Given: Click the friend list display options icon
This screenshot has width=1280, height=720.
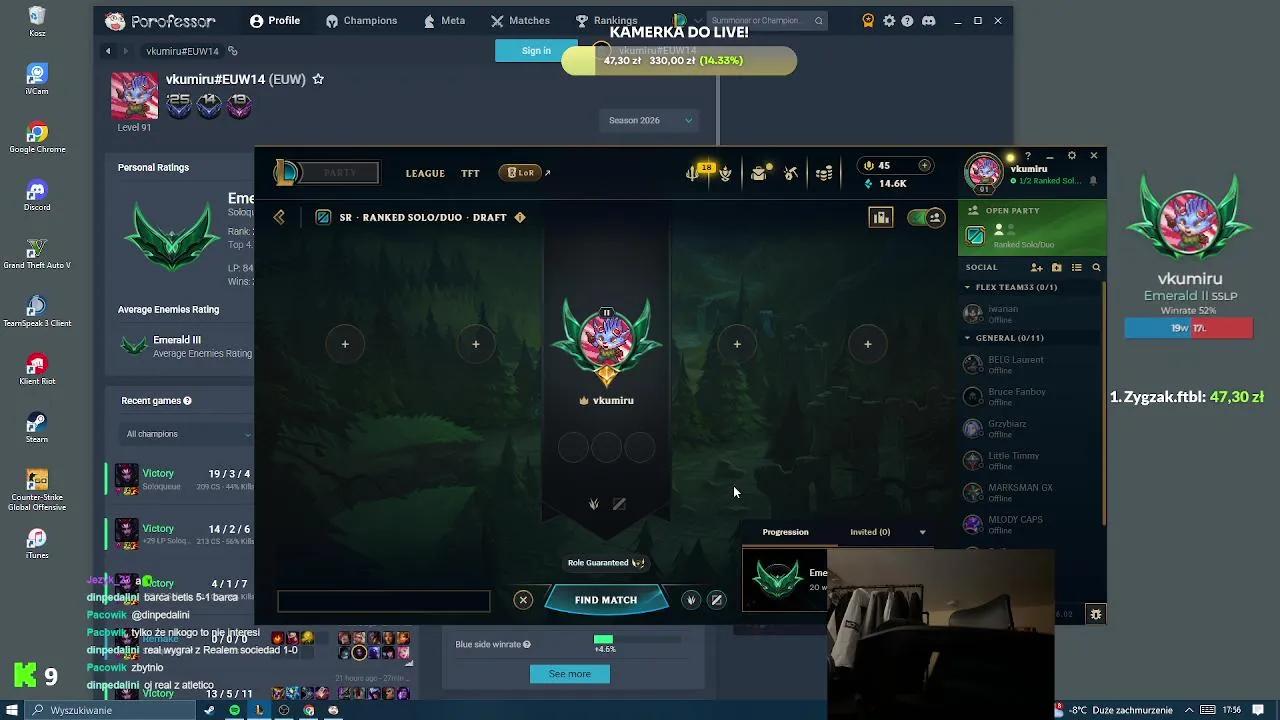Looking at the screenshot, I should [1077, 267].
